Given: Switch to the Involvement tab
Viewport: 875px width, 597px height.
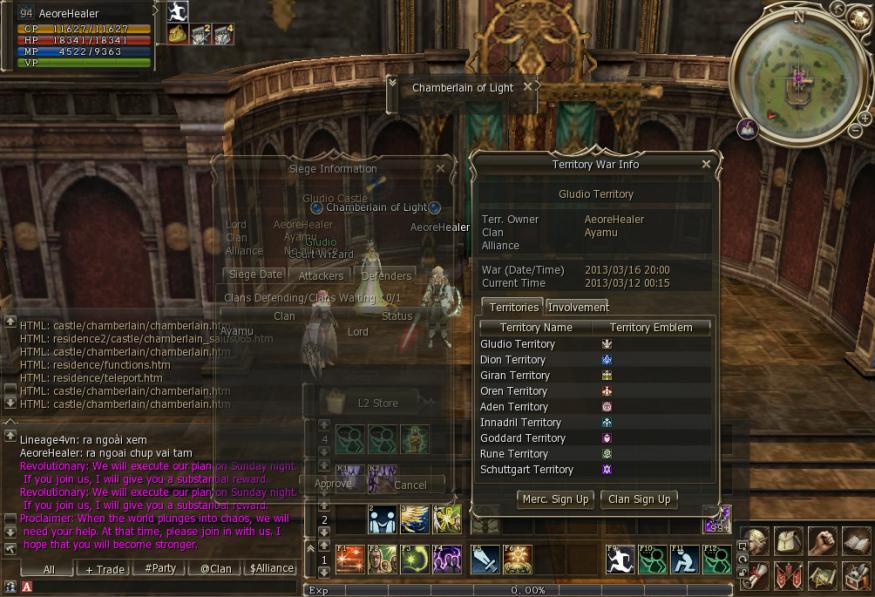Looking at the screenshot, I should (x=577, y=307).
